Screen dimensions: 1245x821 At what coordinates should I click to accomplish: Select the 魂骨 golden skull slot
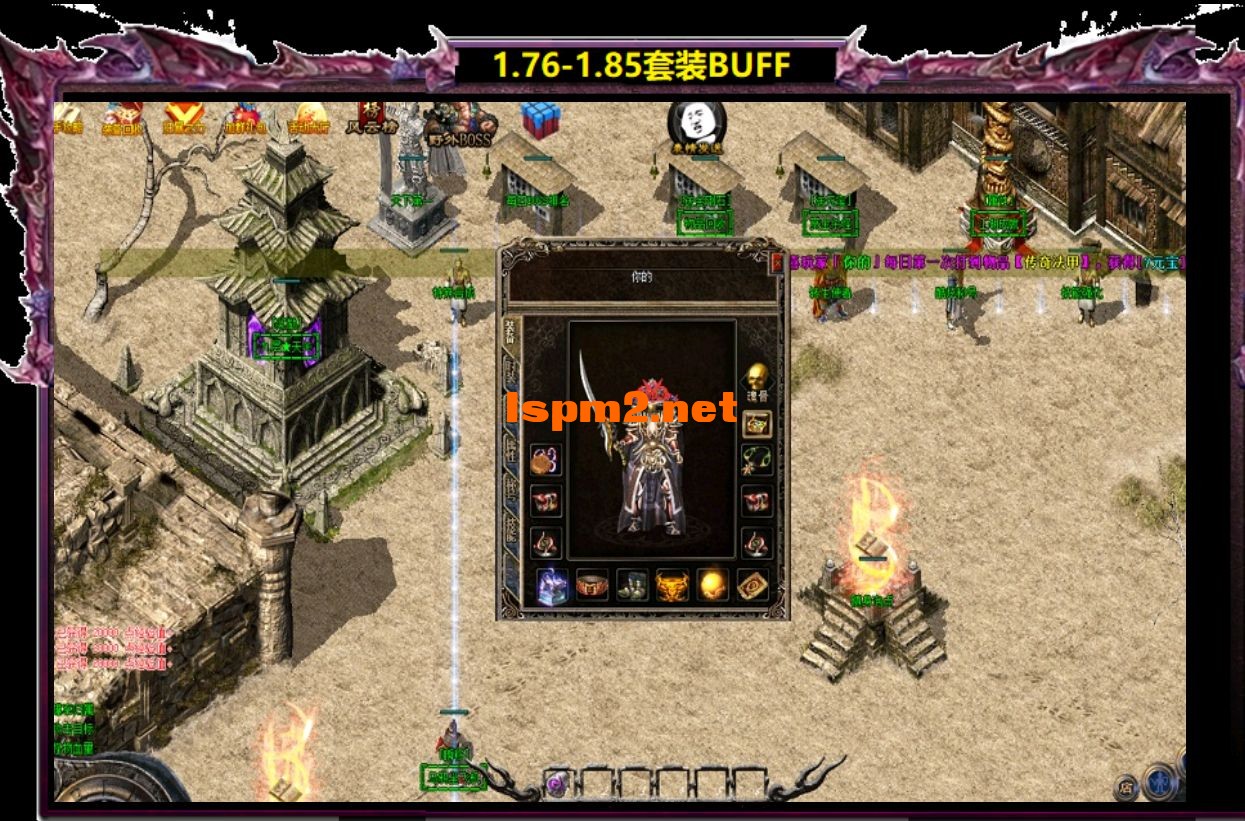756,378
